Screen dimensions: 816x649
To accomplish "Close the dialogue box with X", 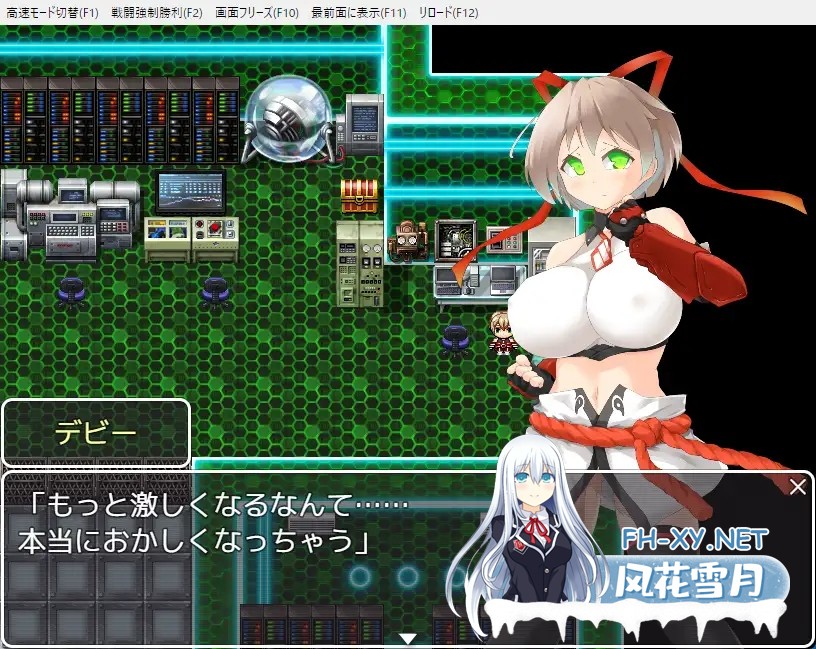I will 797,488.
